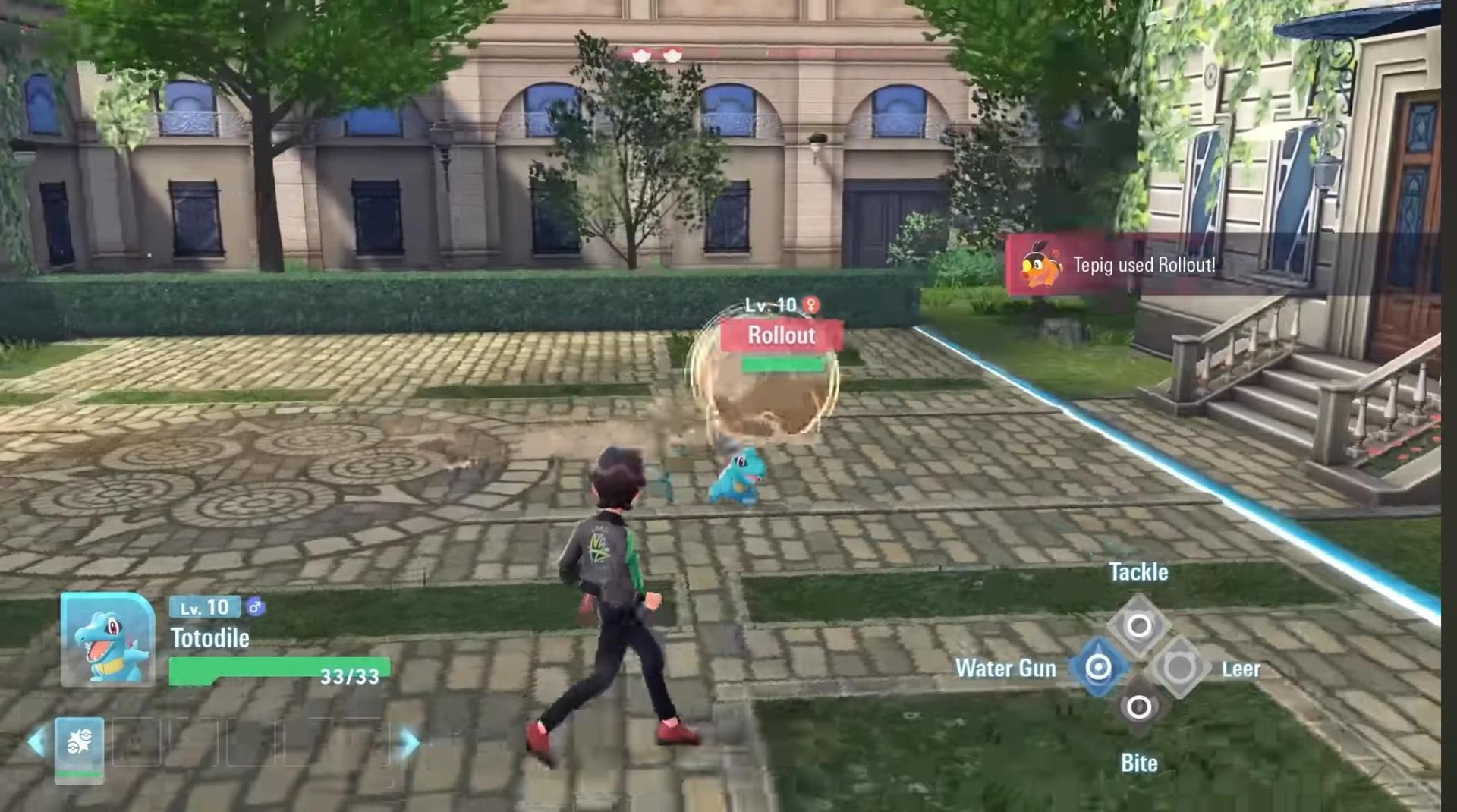Cycle party left with the arrow
This screenshot has height=812, width=1457.
click(x=35, y=742)
